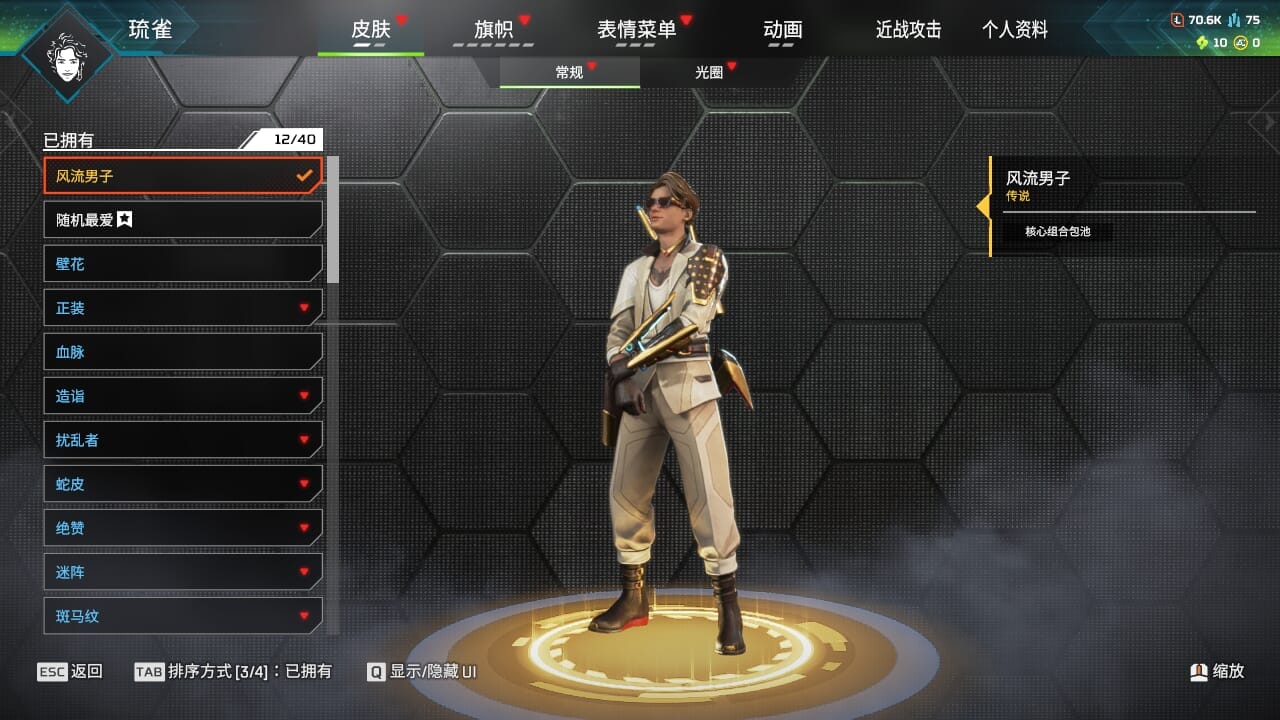Equip the 血脉 skin entry
1280x720 pixels.
tap(183, 352)
